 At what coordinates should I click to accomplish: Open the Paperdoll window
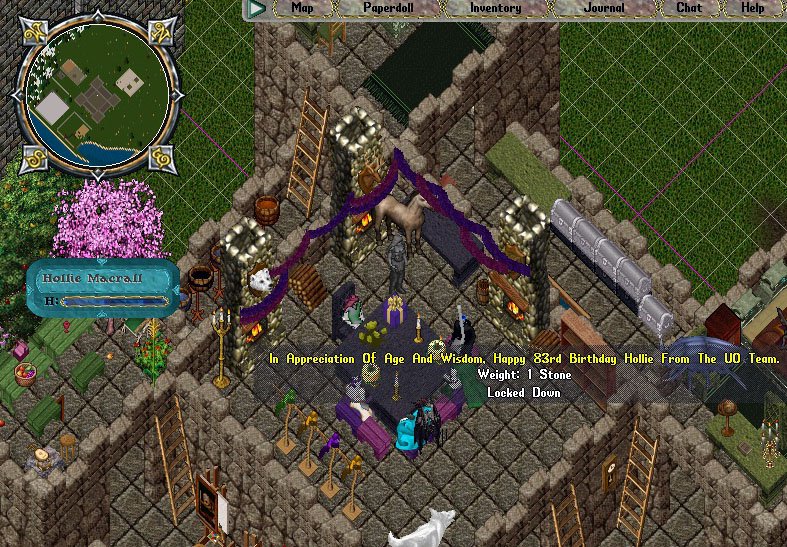click(x=388, y=8)
